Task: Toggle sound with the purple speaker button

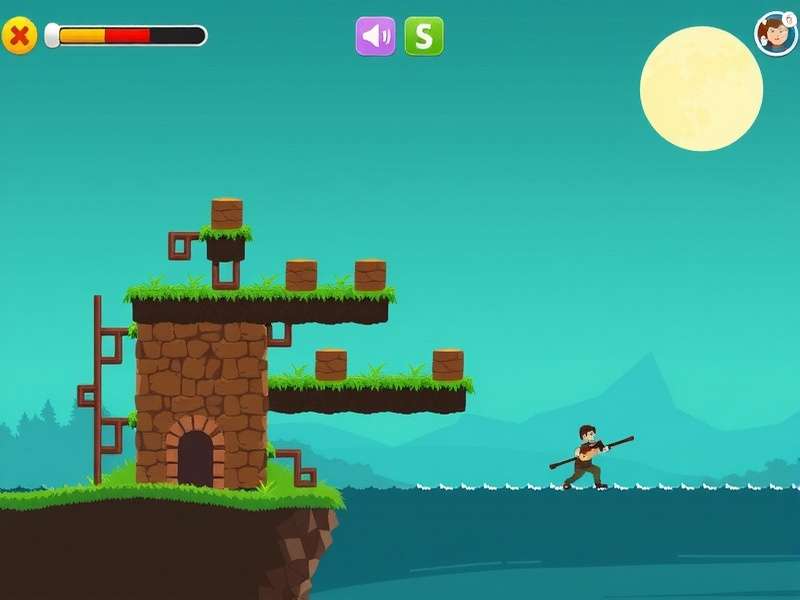Action: (376, 36)
